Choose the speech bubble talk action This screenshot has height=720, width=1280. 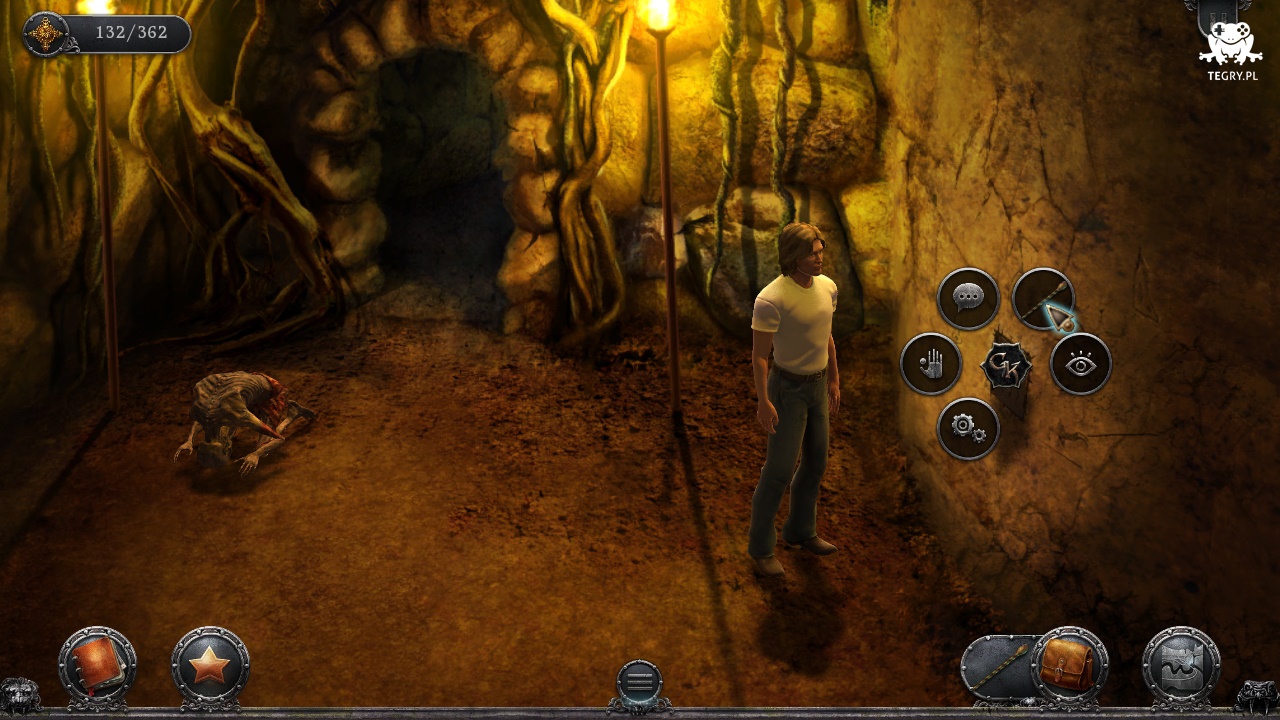coord(968,298)
